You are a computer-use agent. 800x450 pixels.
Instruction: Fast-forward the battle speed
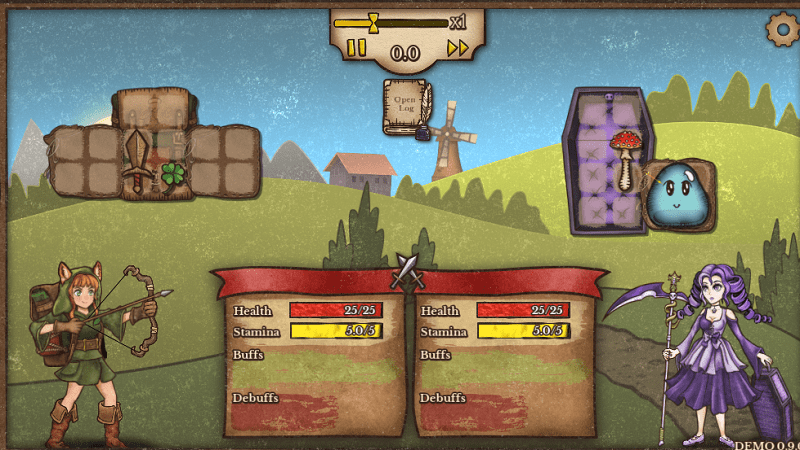coord(457,48)
